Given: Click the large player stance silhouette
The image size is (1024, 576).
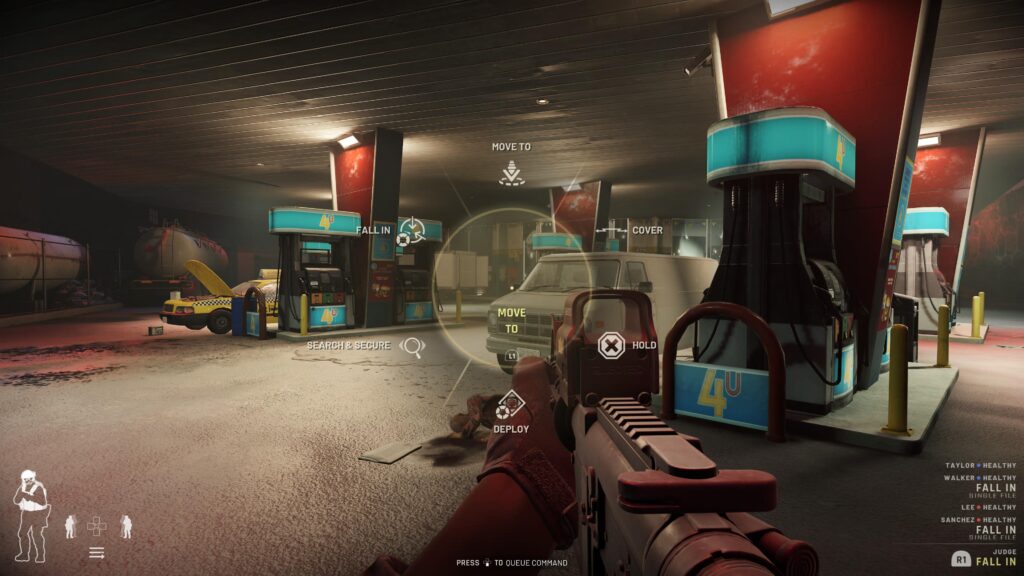Looking at the screenshot, I should pyautogui.click(x=30, y=515).
